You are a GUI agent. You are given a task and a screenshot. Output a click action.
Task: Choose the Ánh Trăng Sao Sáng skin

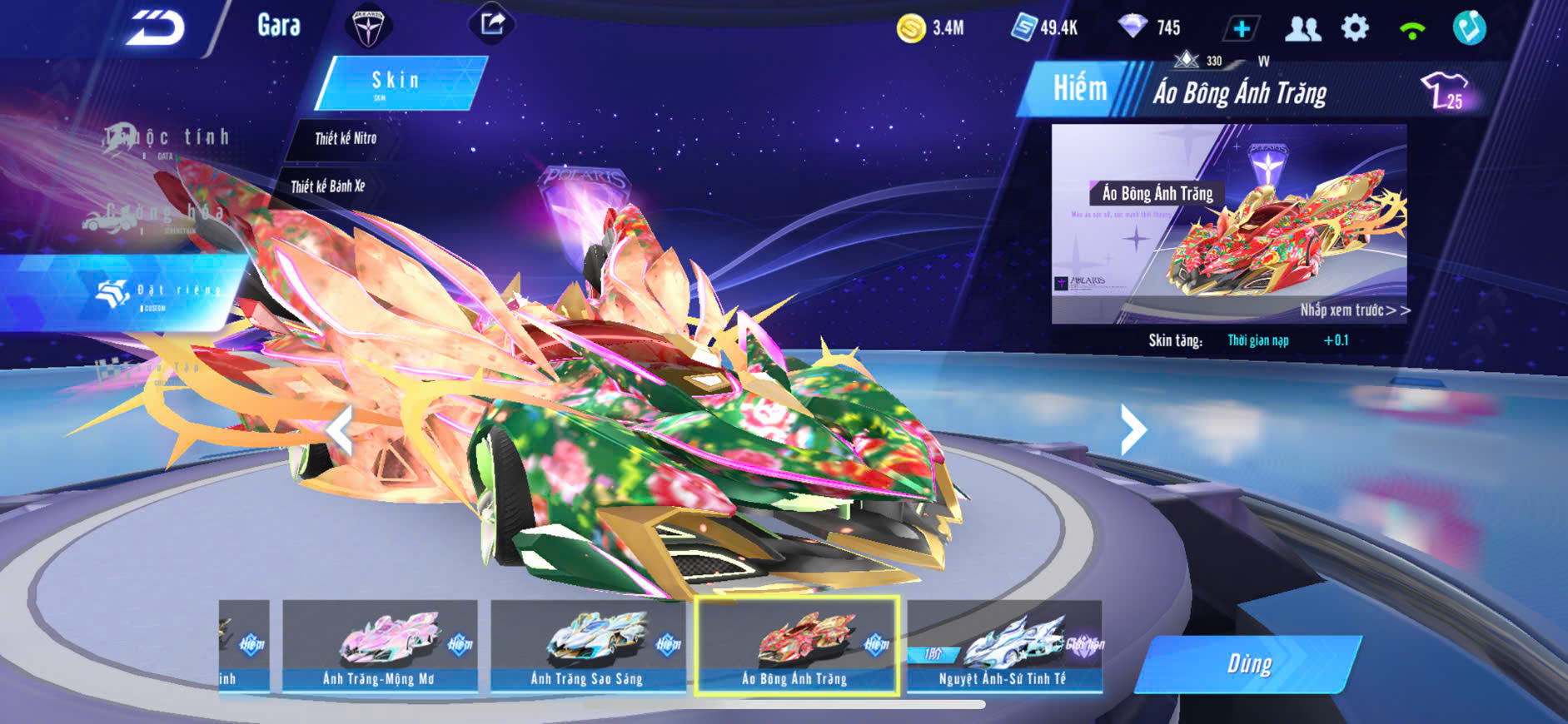[x=587, y=646]
